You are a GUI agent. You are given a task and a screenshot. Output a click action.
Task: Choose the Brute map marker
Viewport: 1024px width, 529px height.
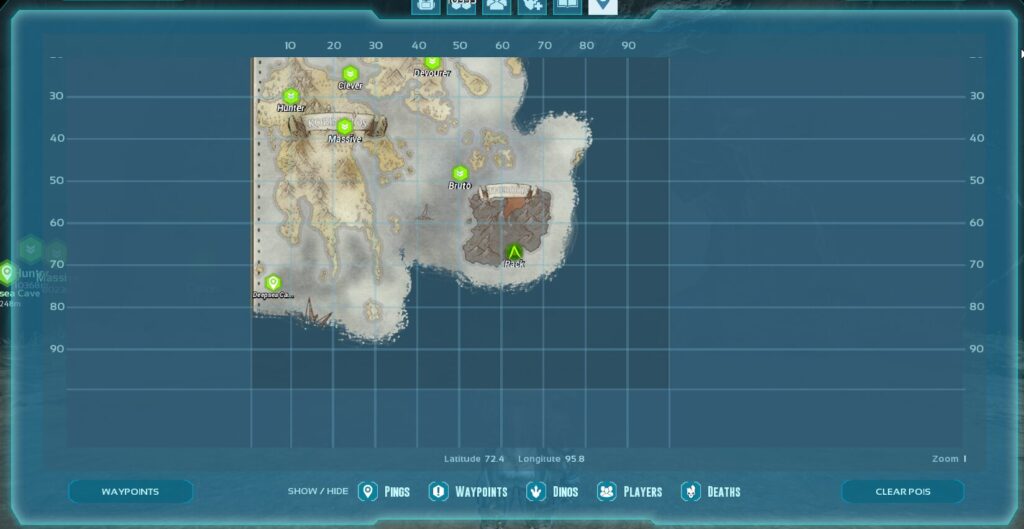pos(460,174)
